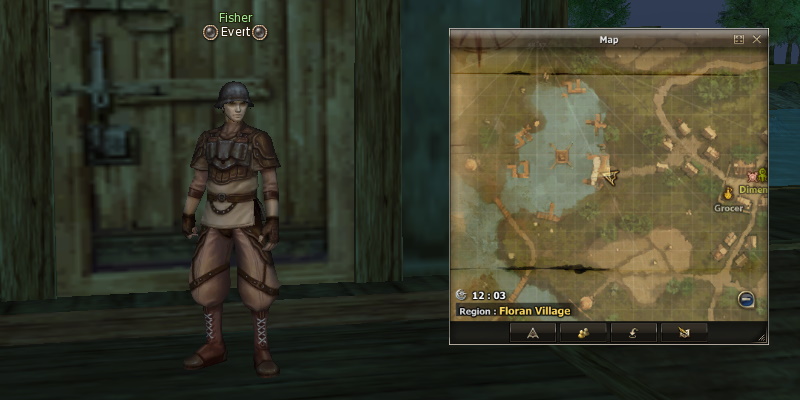Click the rightmost map toolbar button
Image resolution: width=800 pixels, height=400 pixels.
pos(683,332)
